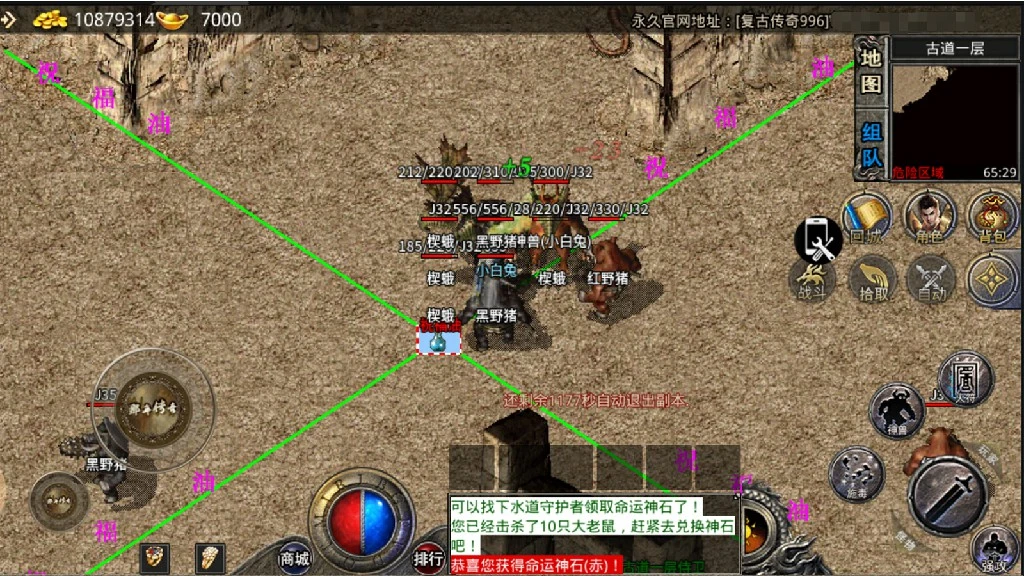This screenshot has height=576, width=1024.
Task: Open the 背包 backpack
Action: tap(992, 218)
